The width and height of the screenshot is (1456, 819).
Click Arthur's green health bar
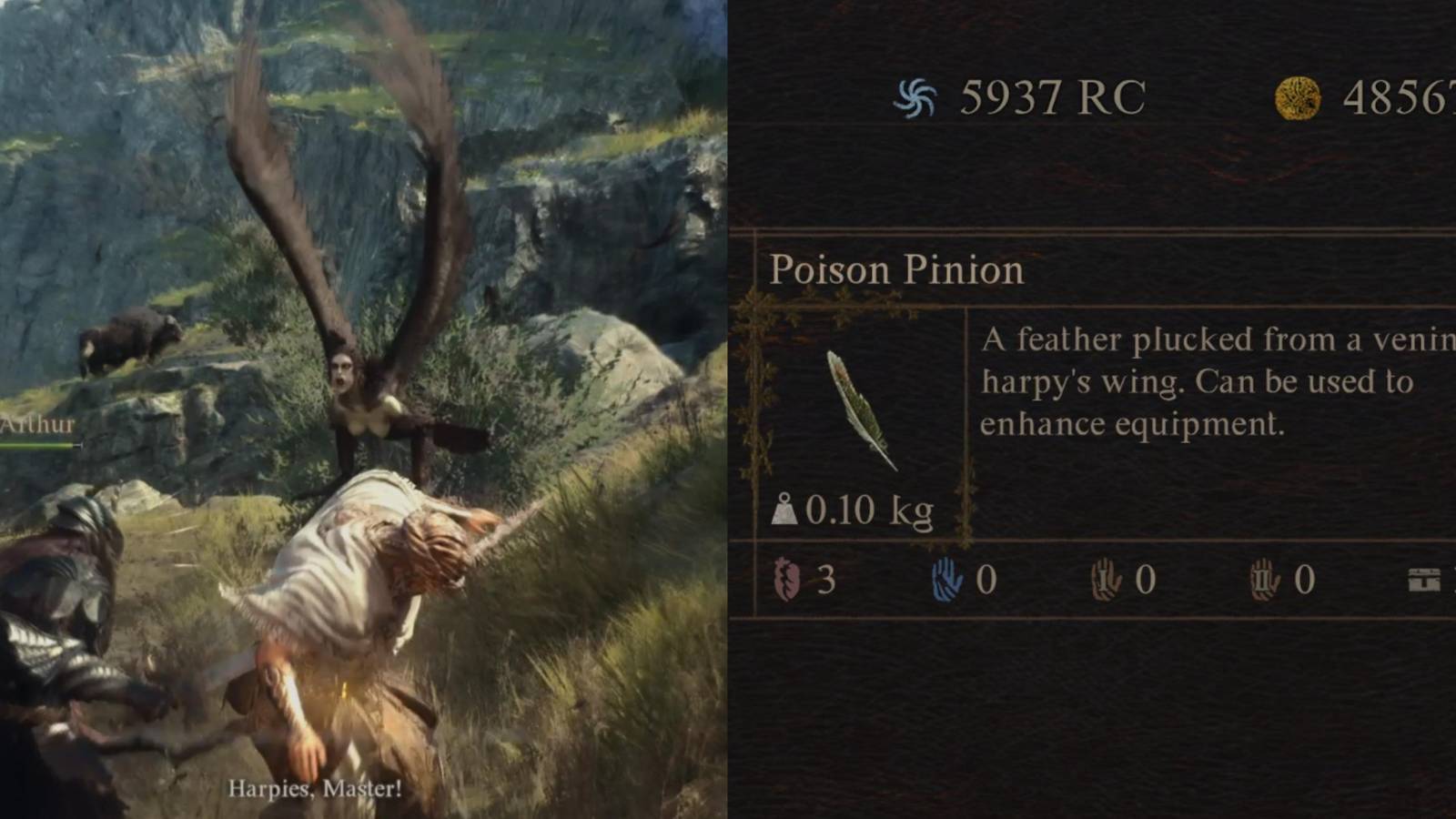(x=36, y=447)
